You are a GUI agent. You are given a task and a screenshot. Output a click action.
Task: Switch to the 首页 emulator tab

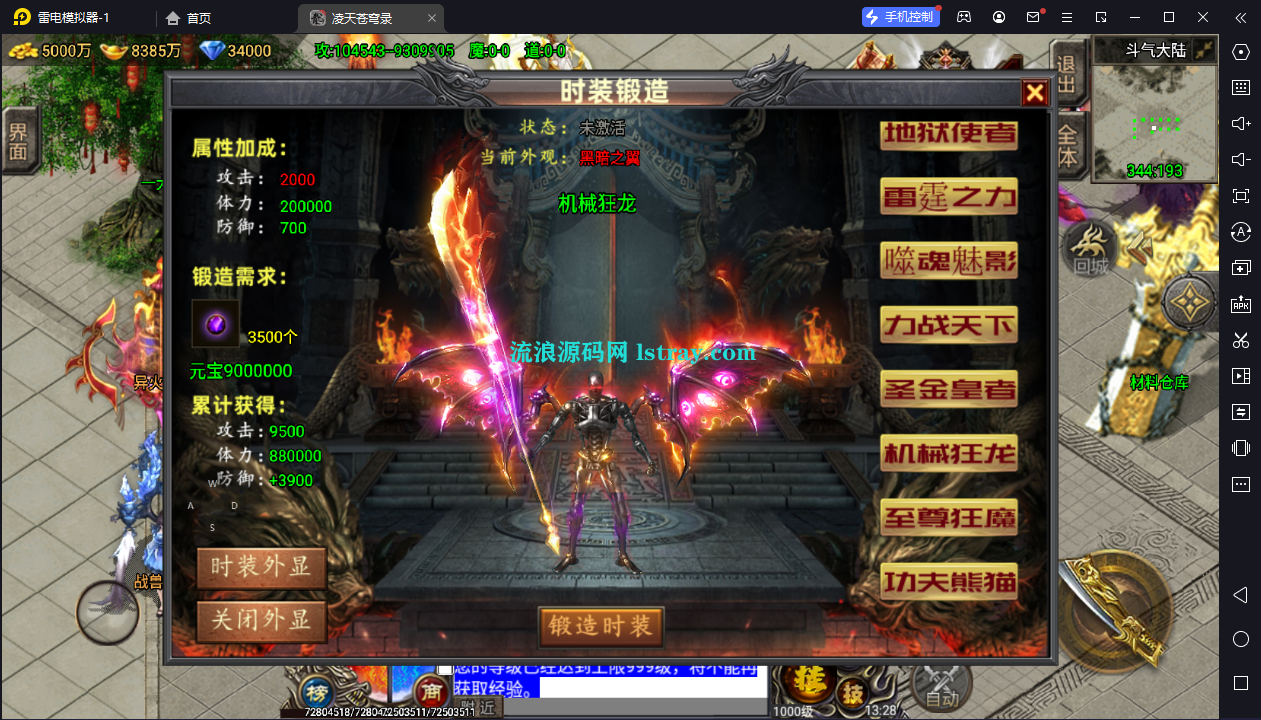(x=188, y=18)
